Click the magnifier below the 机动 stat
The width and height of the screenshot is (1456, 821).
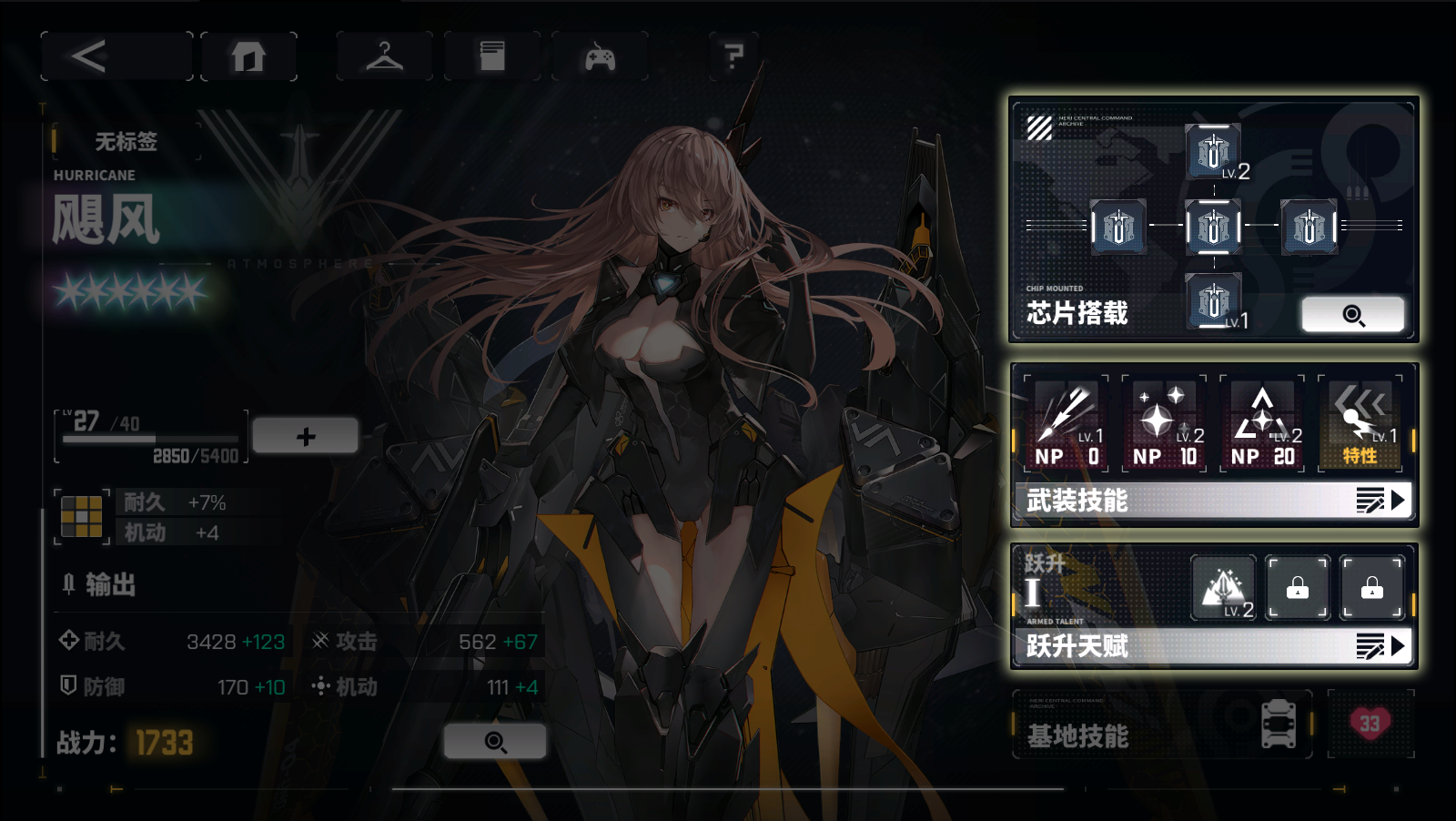coord(497,743)
